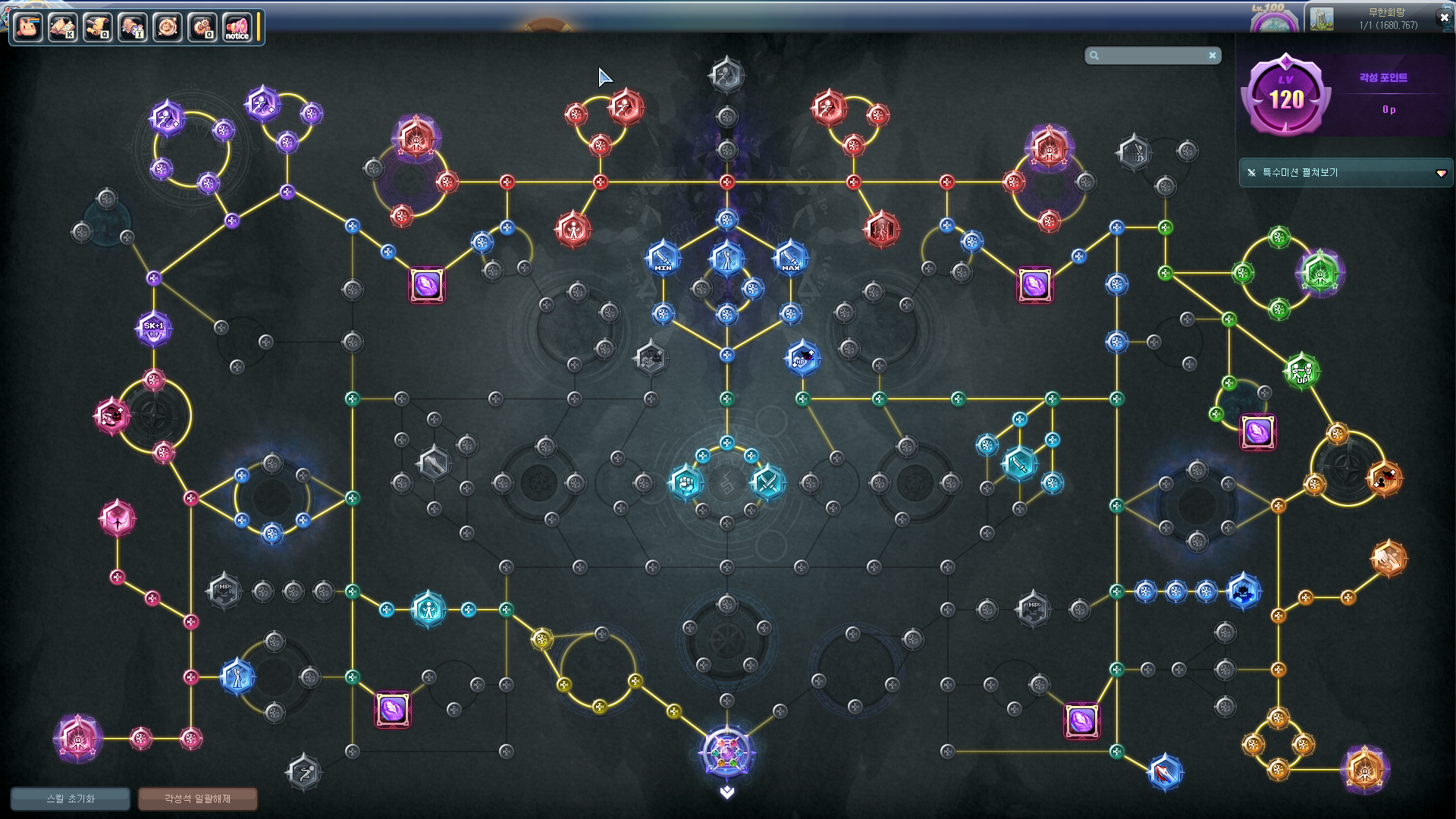The width and height of the screenshot is (1456, 819).
Task: Click the down arrow below the core node
Action: click(x=726, y=792)
